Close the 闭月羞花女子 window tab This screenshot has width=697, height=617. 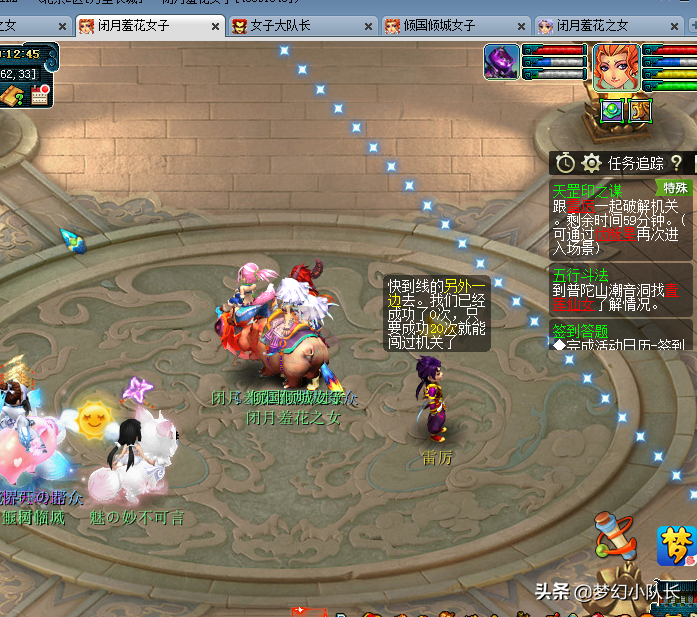coord(215,26)
